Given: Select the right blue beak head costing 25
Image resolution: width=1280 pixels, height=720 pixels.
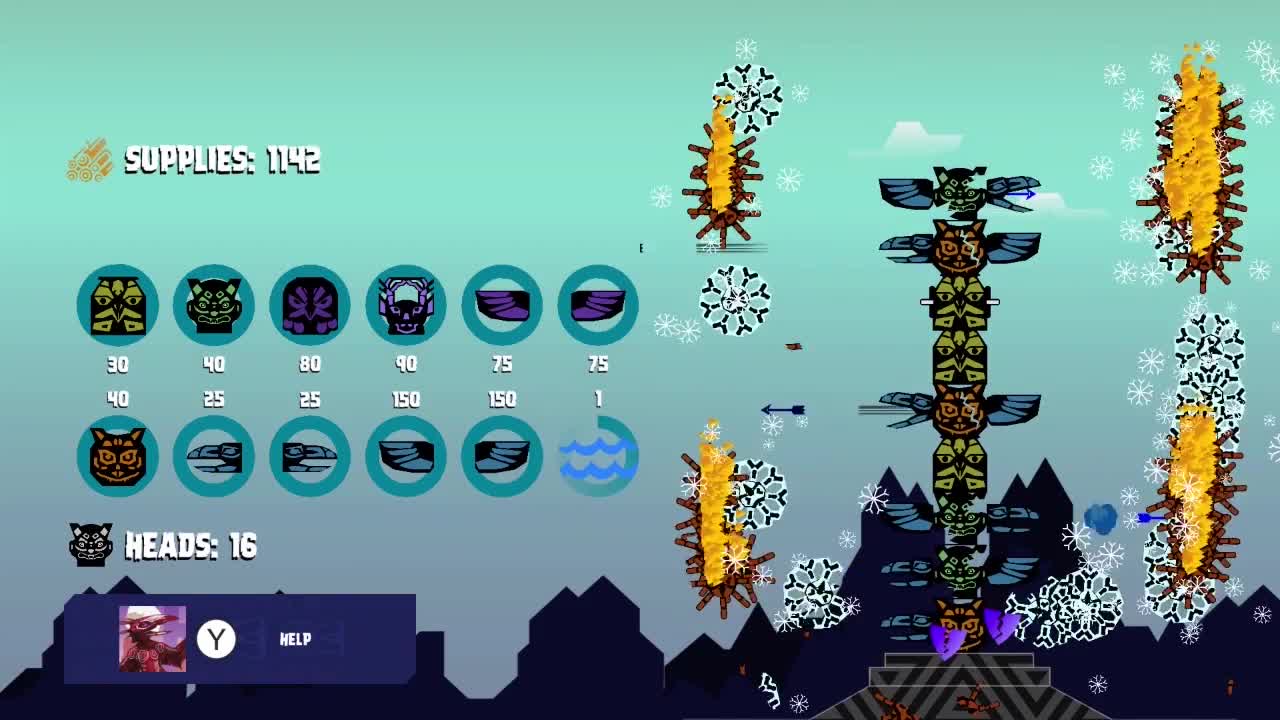Looking at the screenshot, I should click(x=310, y=457).
